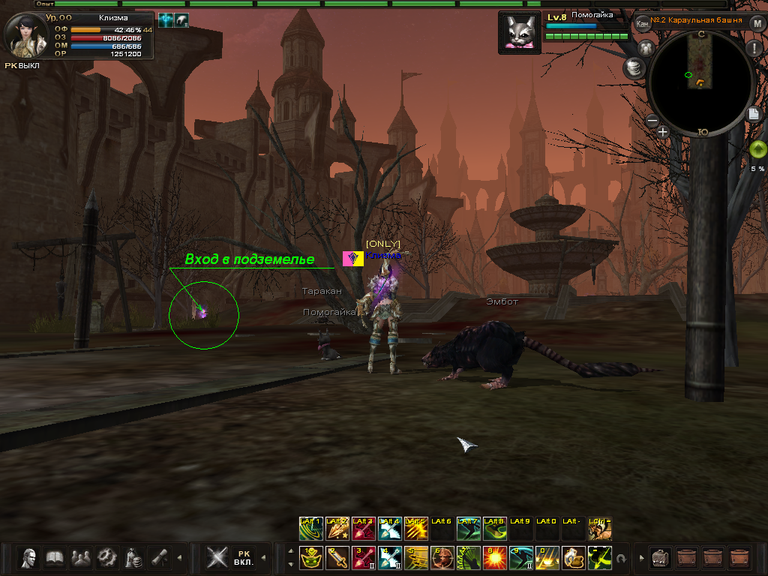
Task: Click the document page icon beside the minimap
Action: (754, 115)
